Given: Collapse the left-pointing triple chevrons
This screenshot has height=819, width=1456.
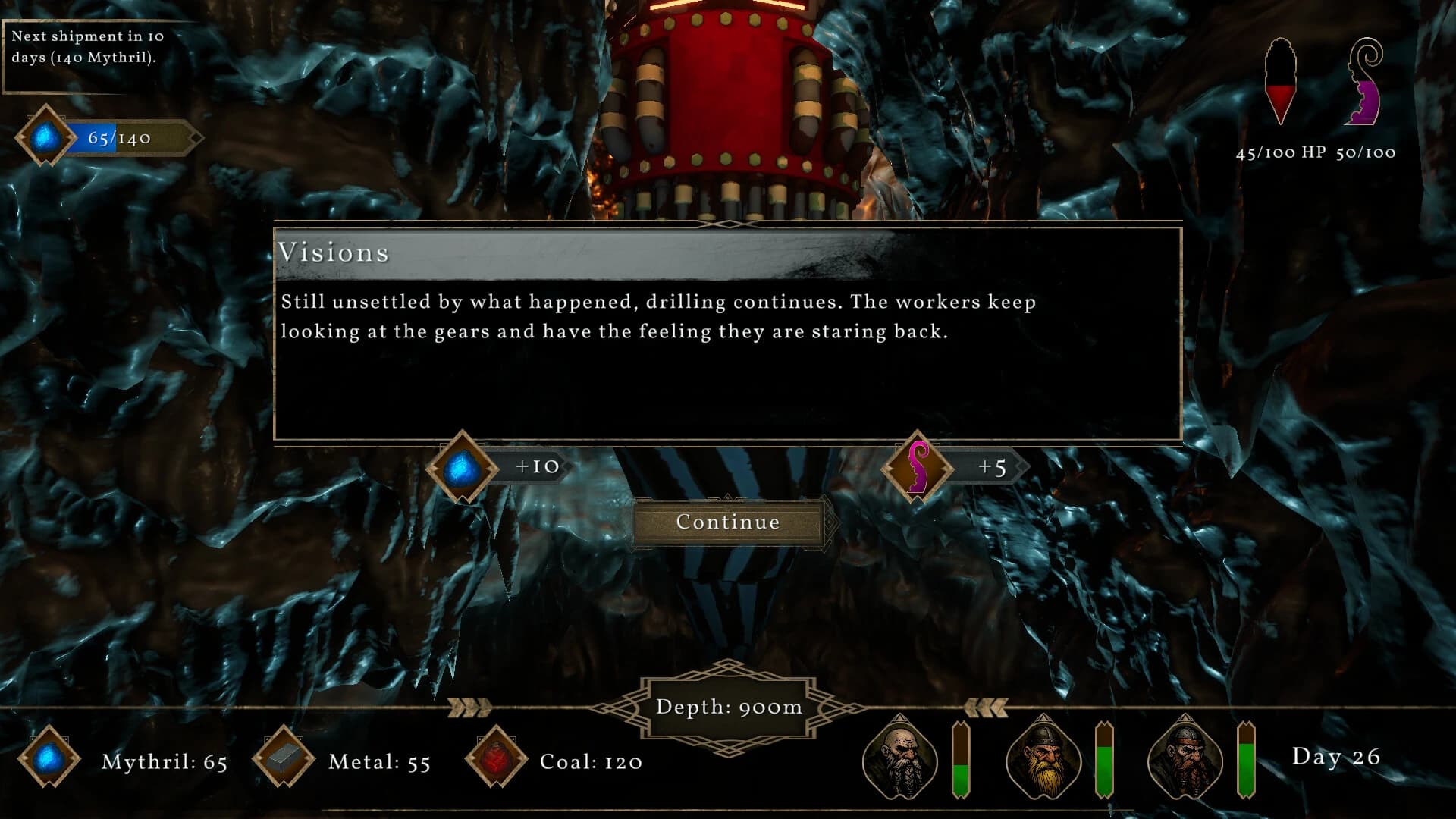Looking at the screenshot, I should [987, 707].
